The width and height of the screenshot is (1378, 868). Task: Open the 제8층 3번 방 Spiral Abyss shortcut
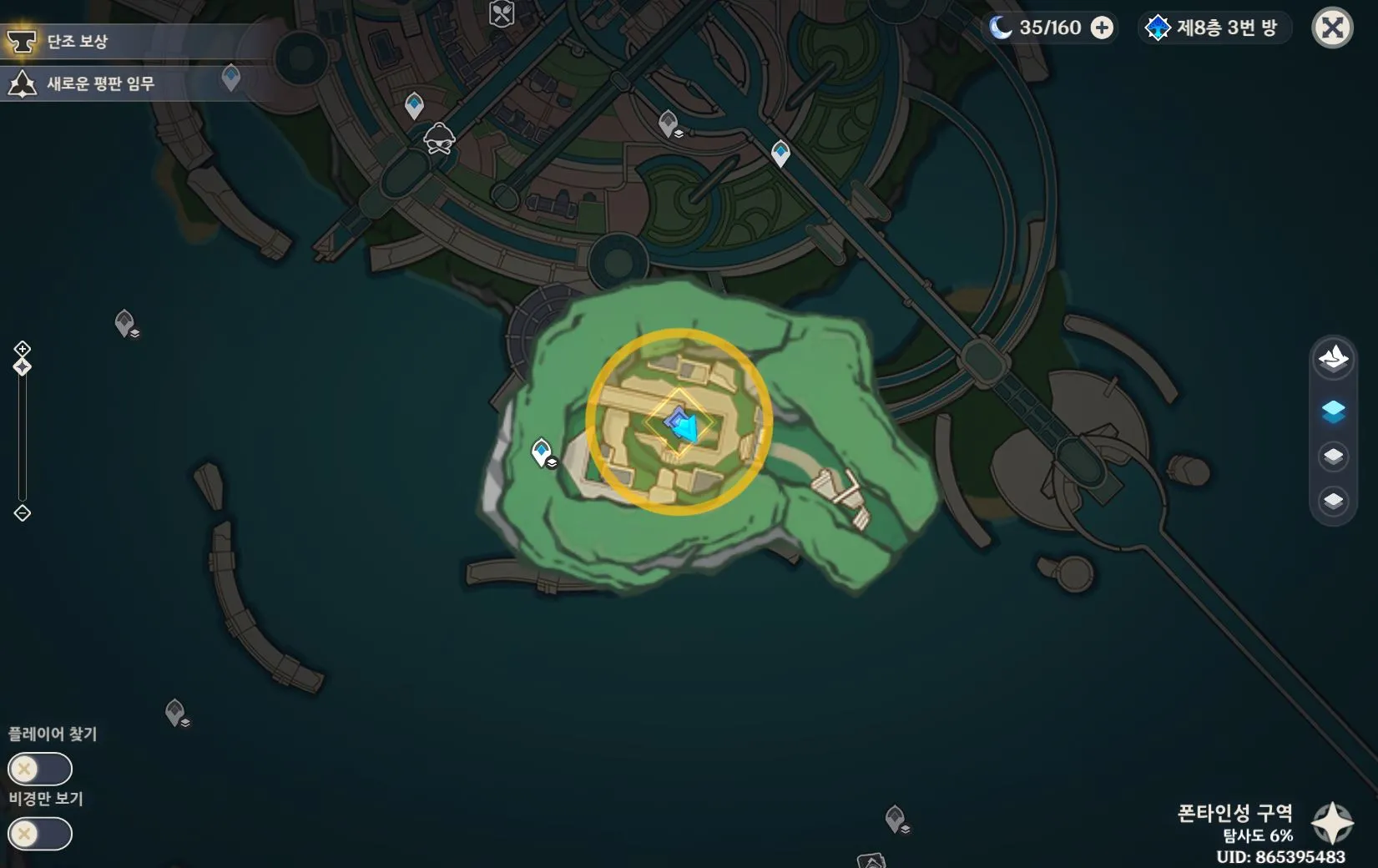tap(1215, 28)
